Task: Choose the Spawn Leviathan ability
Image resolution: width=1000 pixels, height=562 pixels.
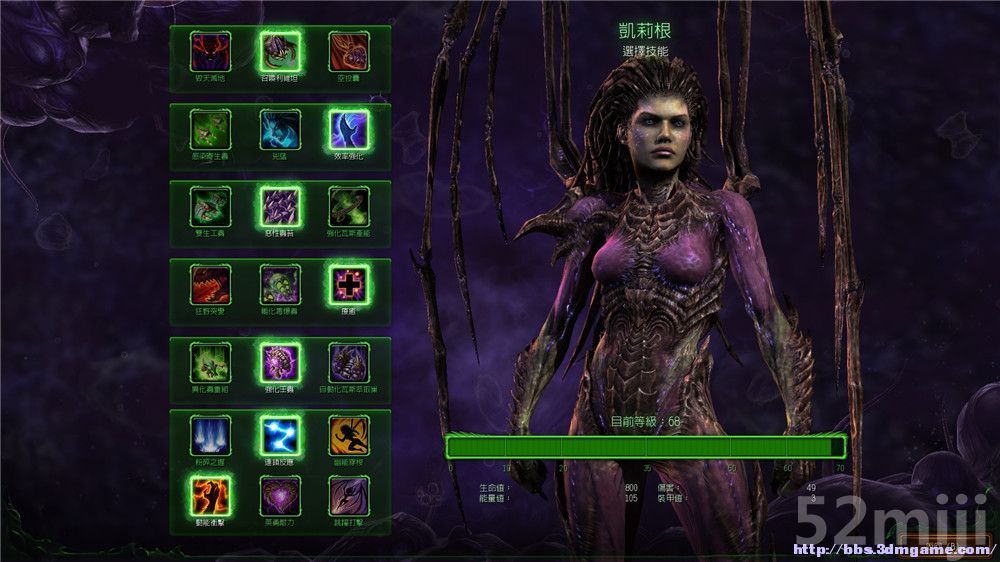Action: click(280, 50)
